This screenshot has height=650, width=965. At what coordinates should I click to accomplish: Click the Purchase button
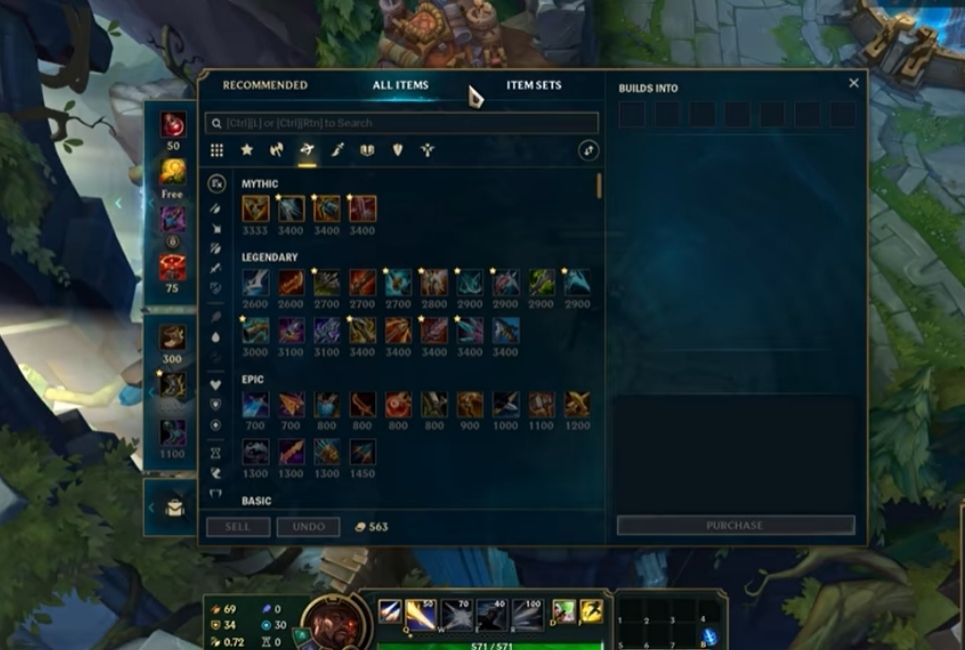pyautogui.click(x=735, y=525)
